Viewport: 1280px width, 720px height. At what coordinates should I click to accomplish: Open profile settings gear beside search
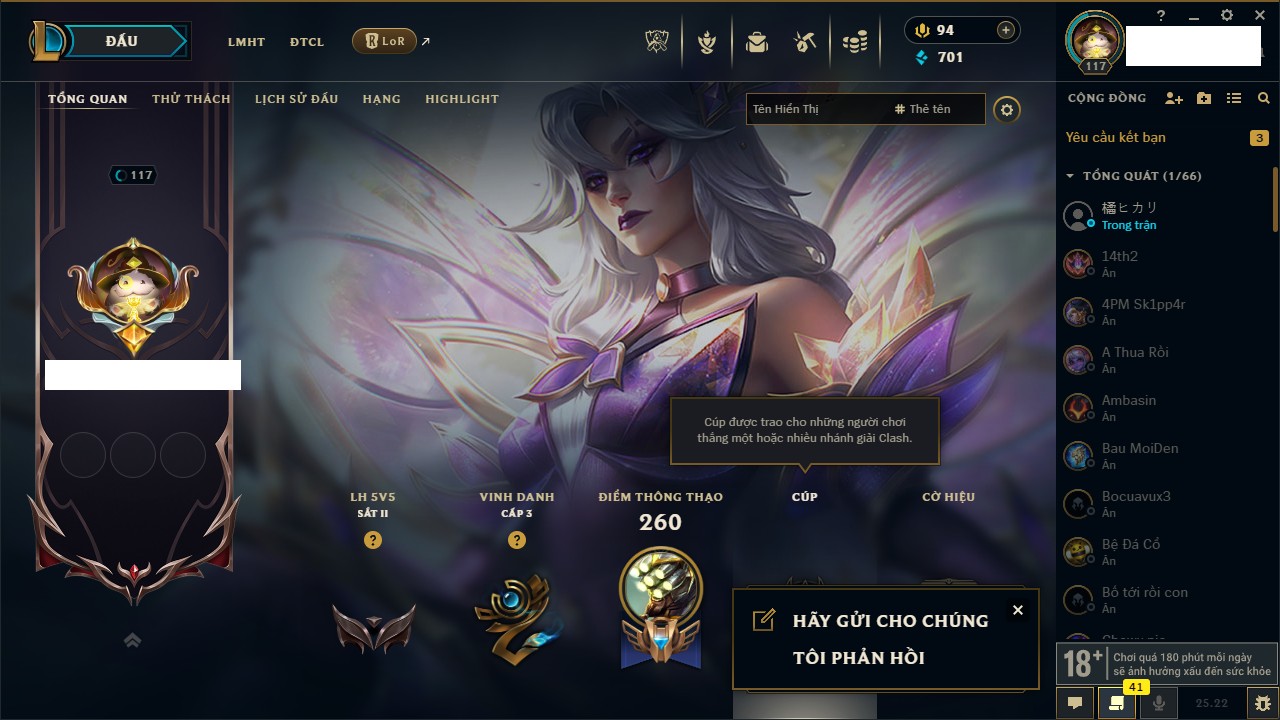tap(1007, 109)
